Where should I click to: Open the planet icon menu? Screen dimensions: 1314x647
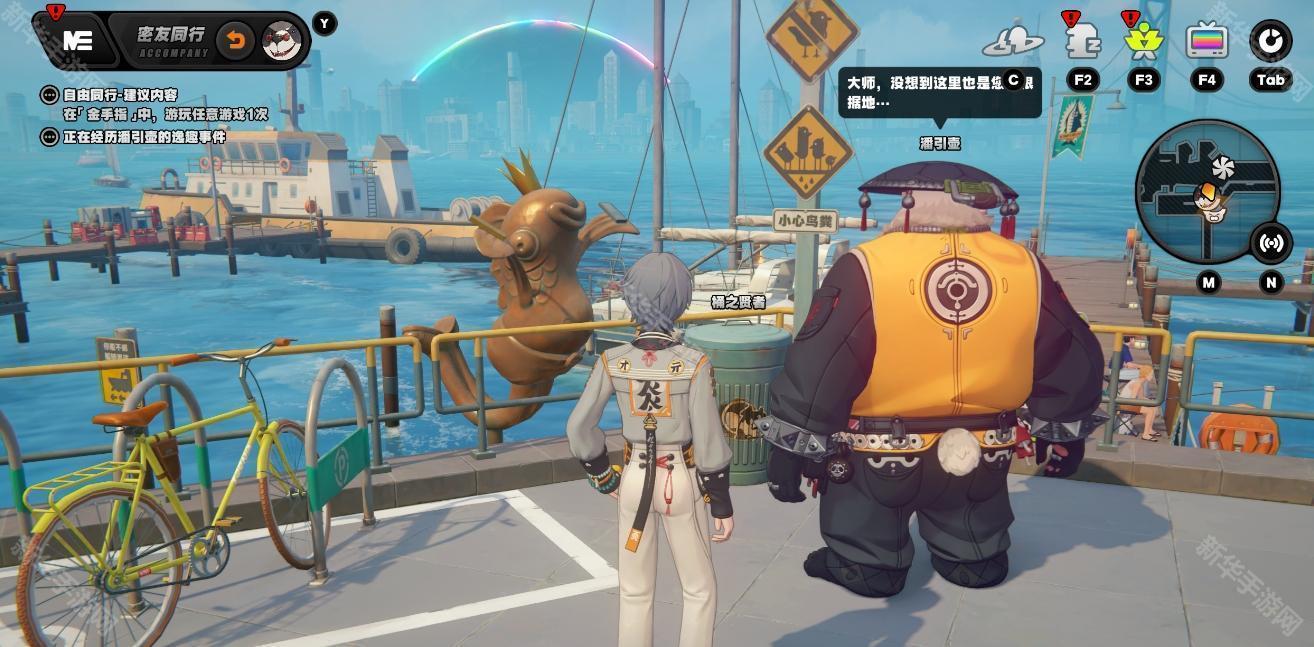coord(1012,42)
